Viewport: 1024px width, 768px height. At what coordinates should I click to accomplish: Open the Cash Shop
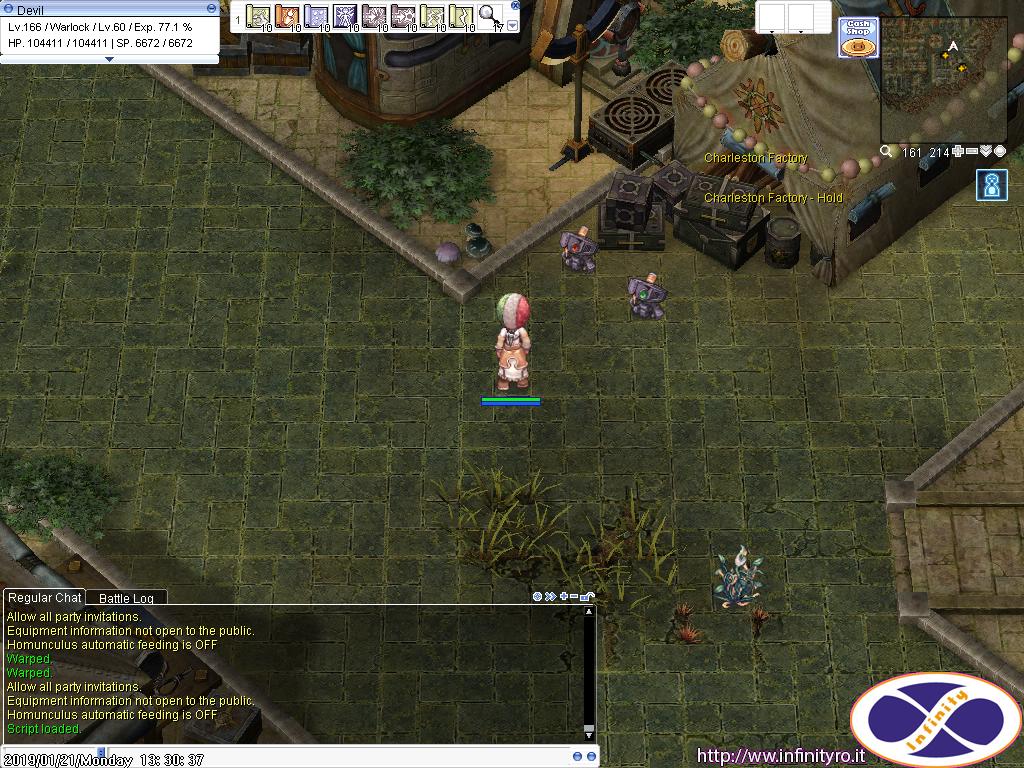tap(857, 37)
